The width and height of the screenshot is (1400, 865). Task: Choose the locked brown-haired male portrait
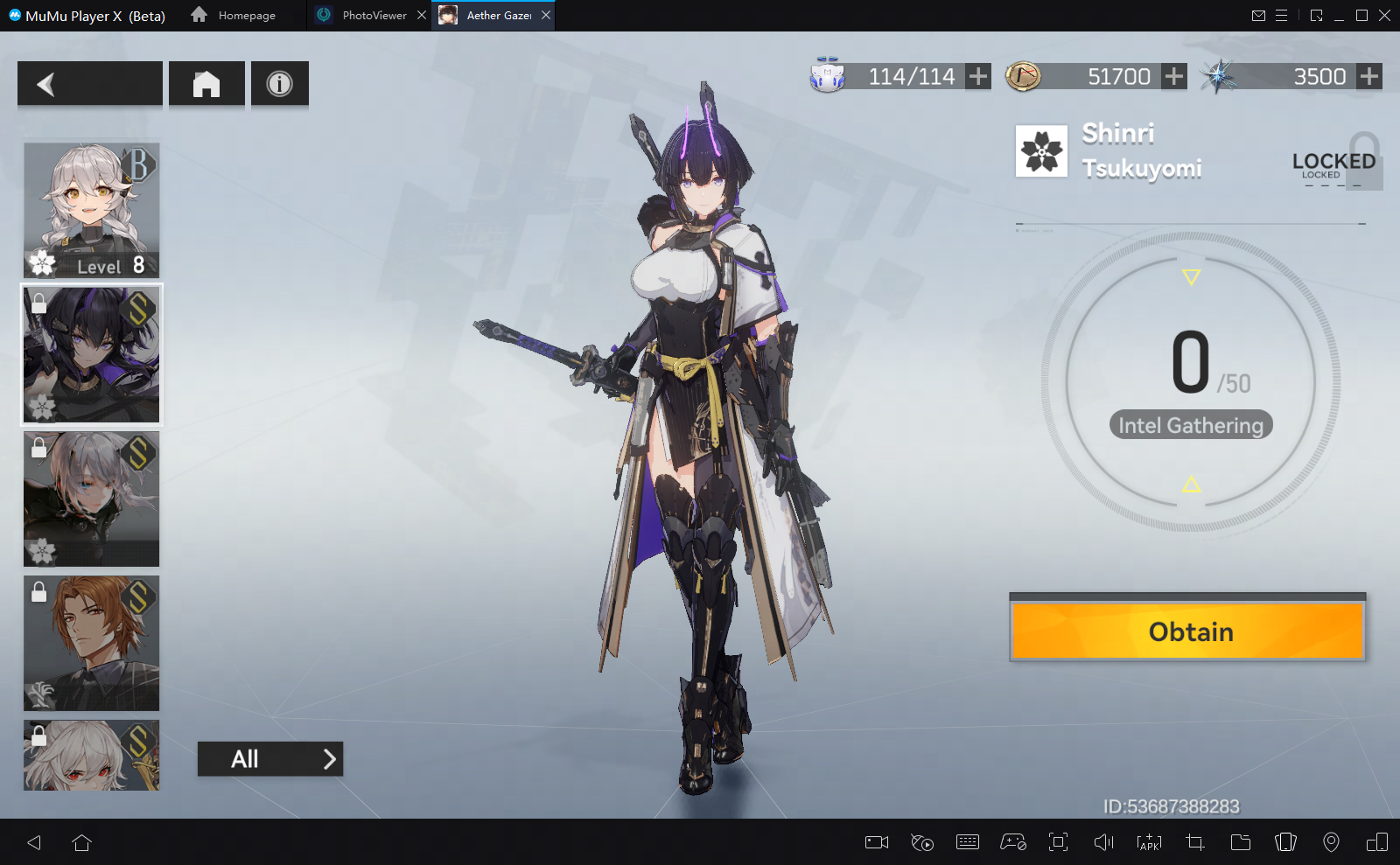tap(92, 643)
